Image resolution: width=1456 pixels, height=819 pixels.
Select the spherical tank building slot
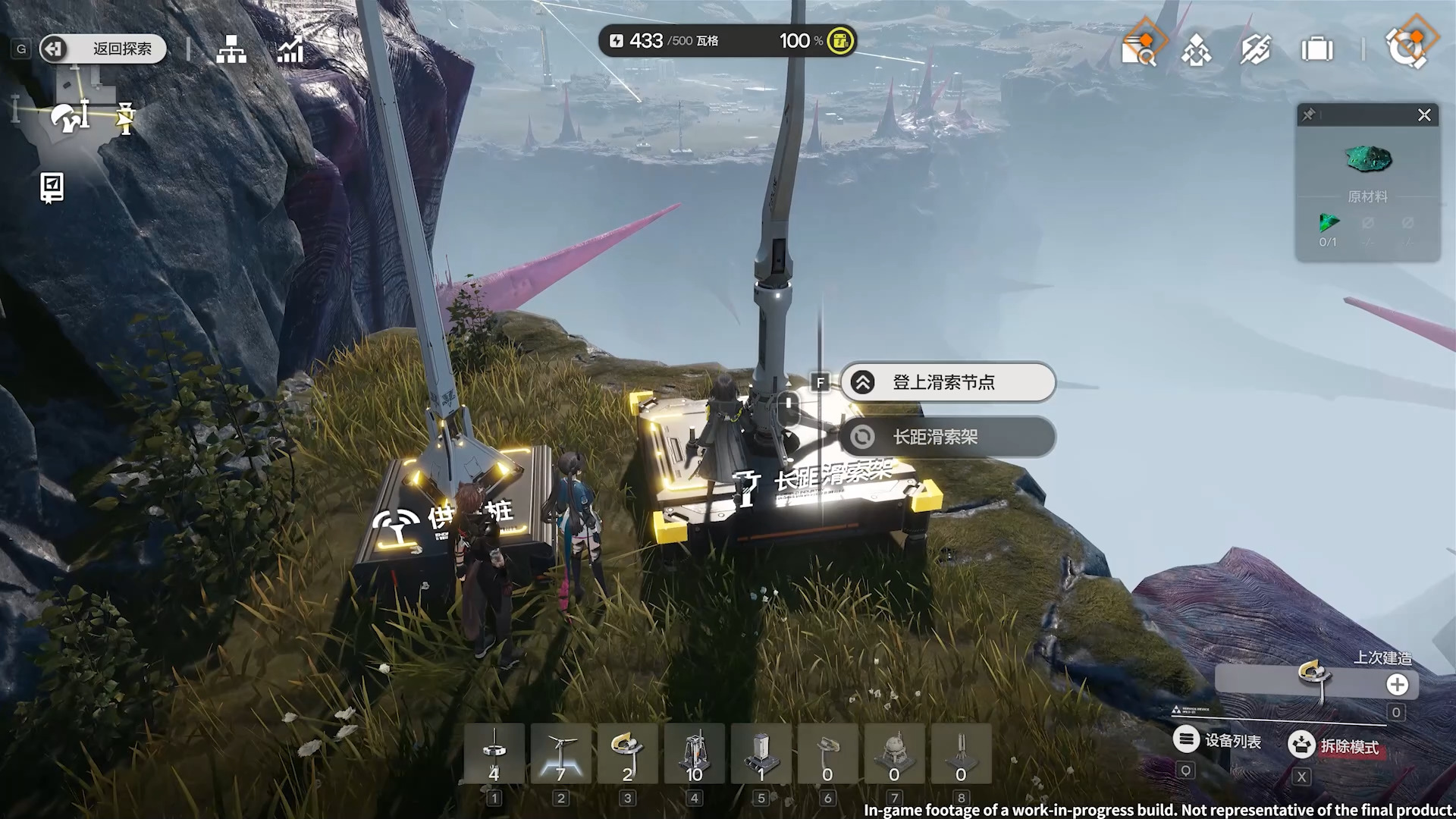click(x=894, y=754)
